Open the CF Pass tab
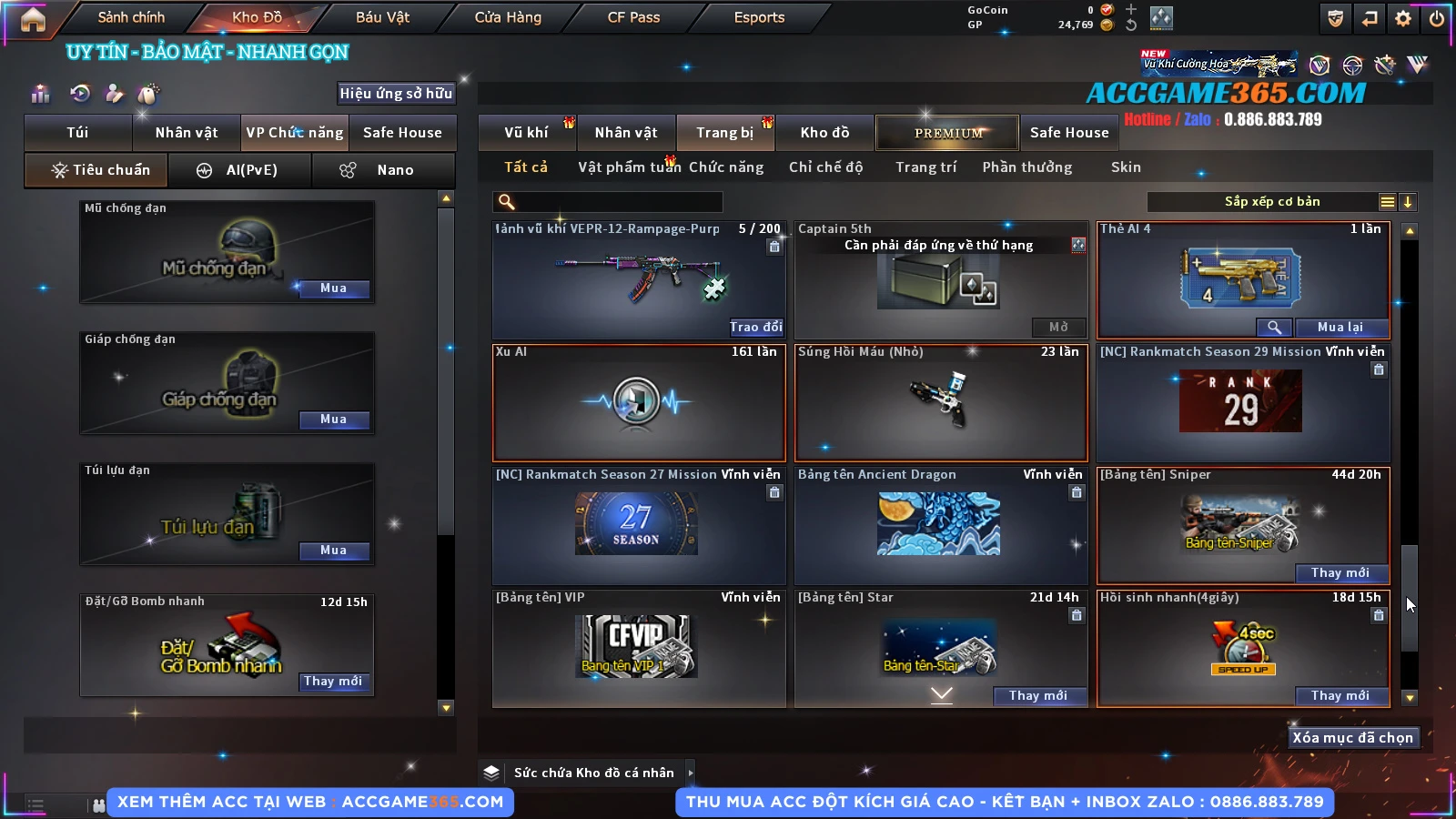 (x=633, y=17)
